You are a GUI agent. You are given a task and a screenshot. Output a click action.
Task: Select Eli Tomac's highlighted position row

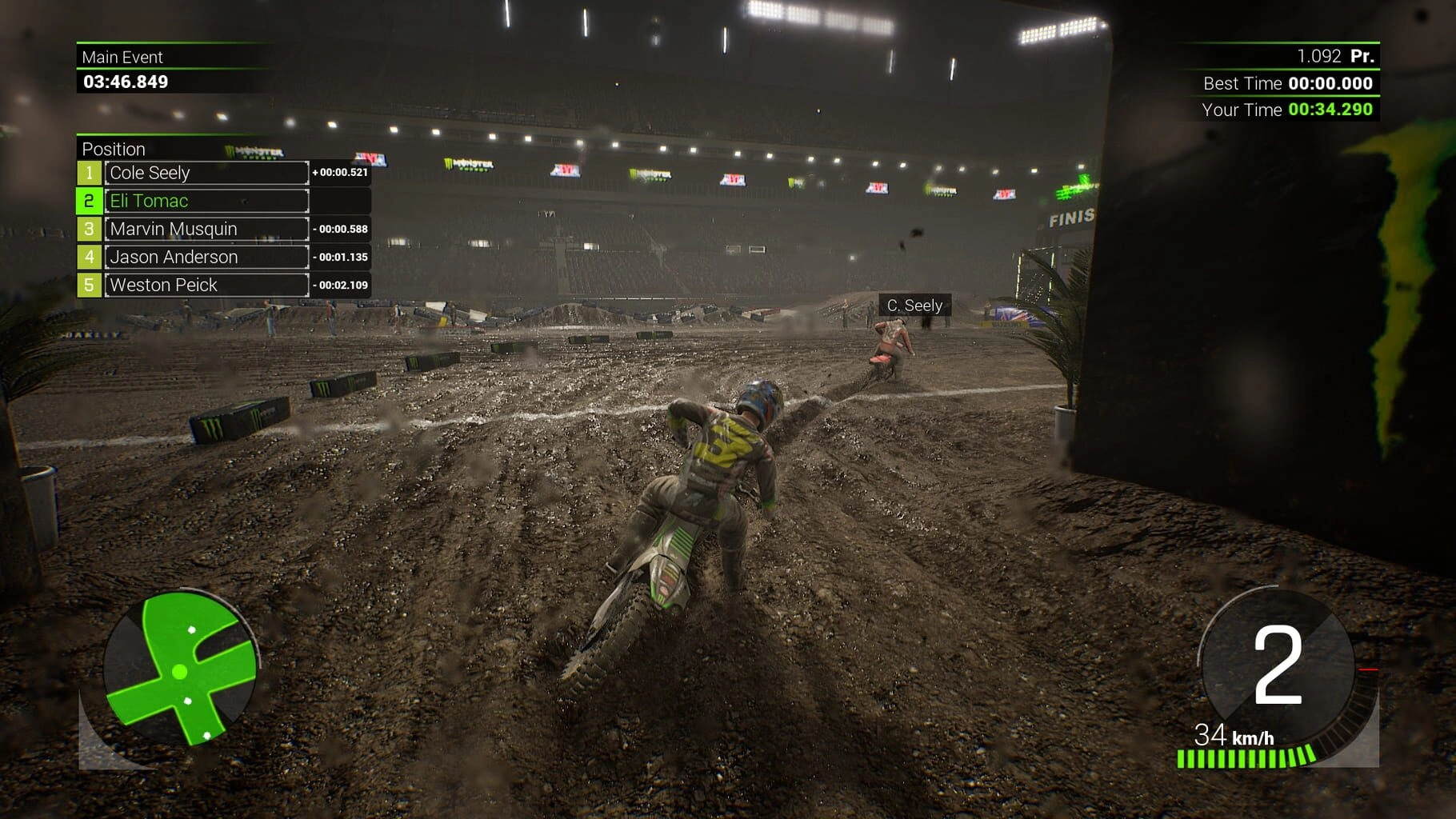click(x=206, y=201)
